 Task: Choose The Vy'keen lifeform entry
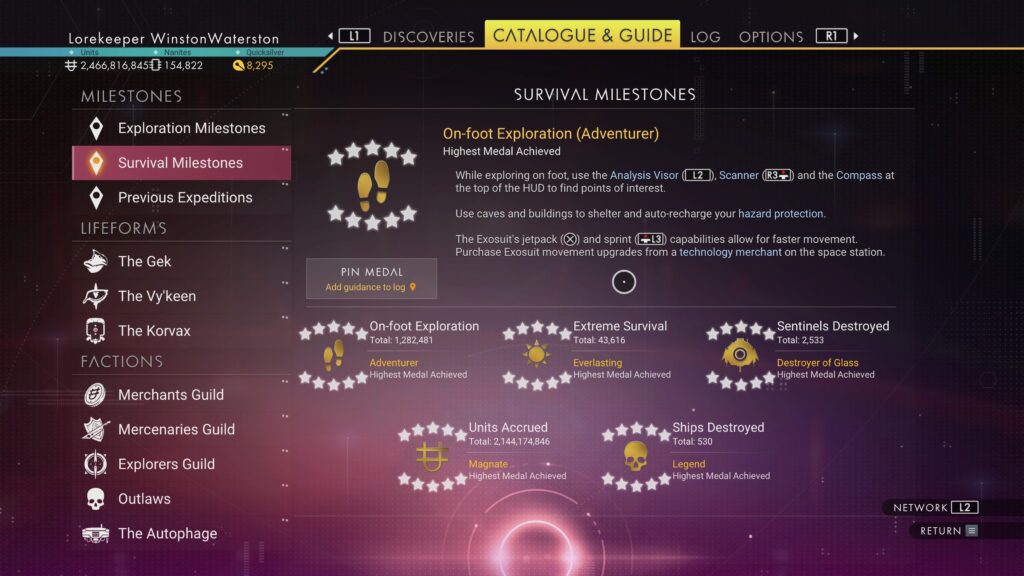[x=156, y=296]
